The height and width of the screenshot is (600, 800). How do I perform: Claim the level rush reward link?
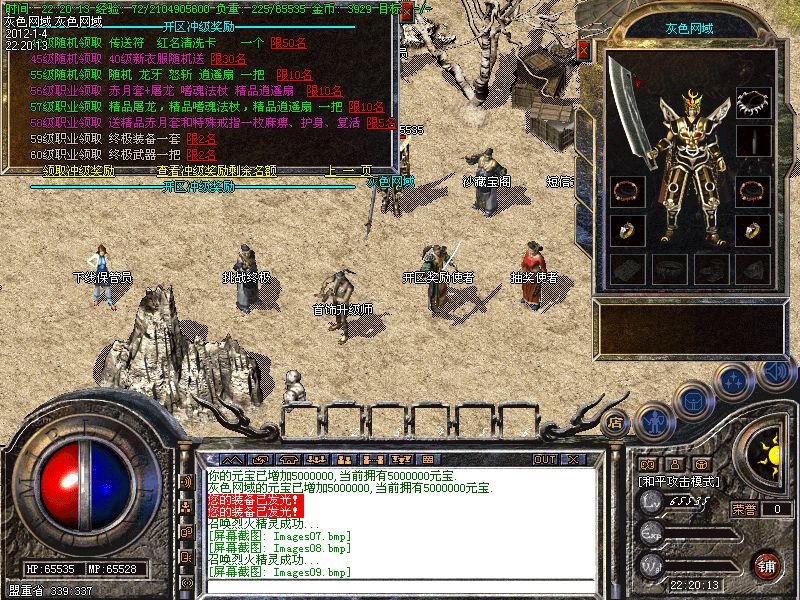coord(79,171)
